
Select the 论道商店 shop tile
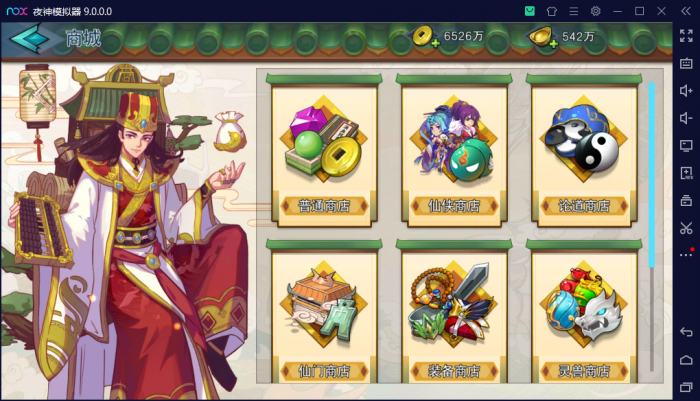[x=583, y=148]
